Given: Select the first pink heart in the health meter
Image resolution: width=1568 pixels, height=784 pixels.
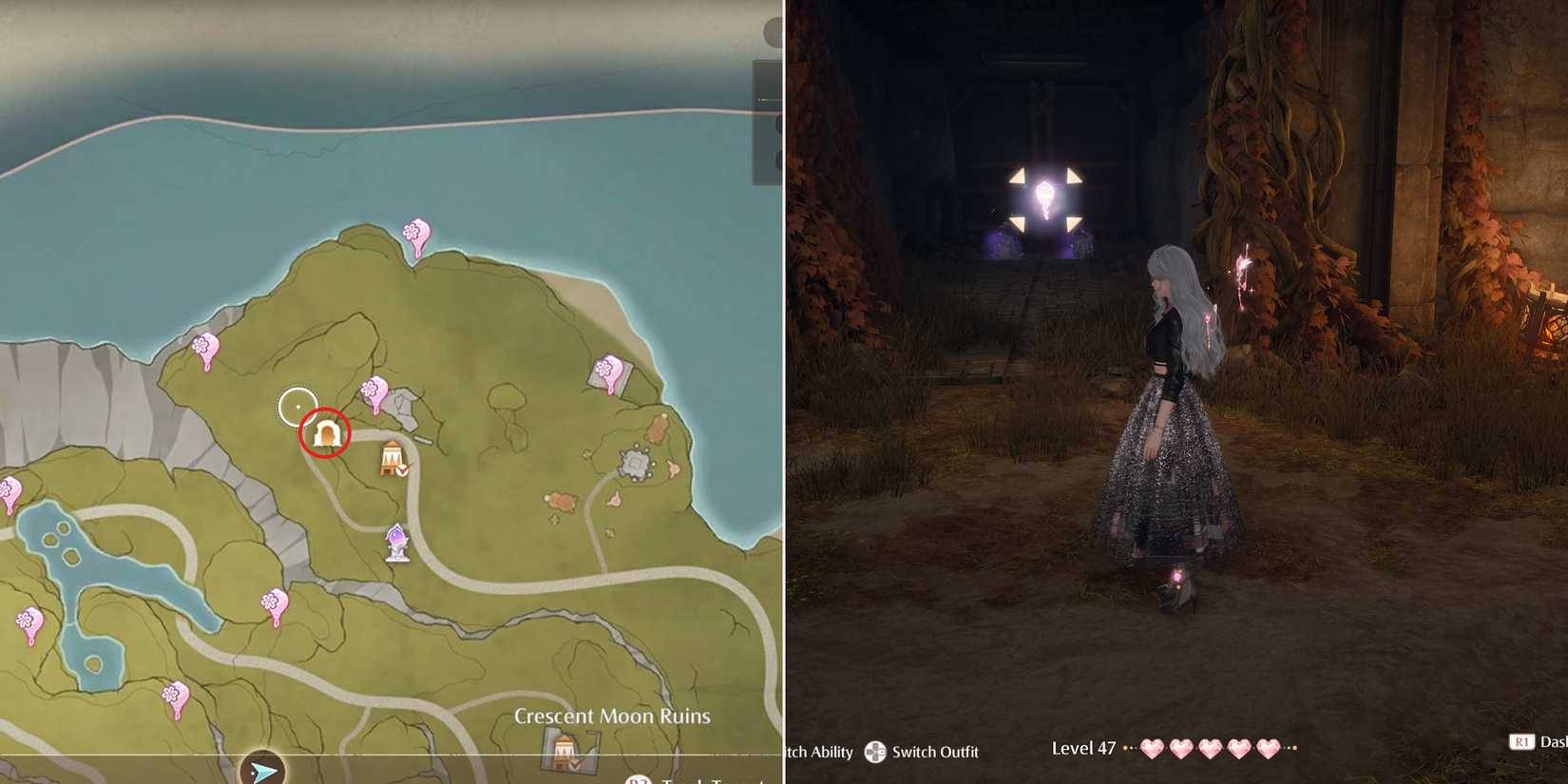Looking at the screenshot, I should (x=1152, y=749).
